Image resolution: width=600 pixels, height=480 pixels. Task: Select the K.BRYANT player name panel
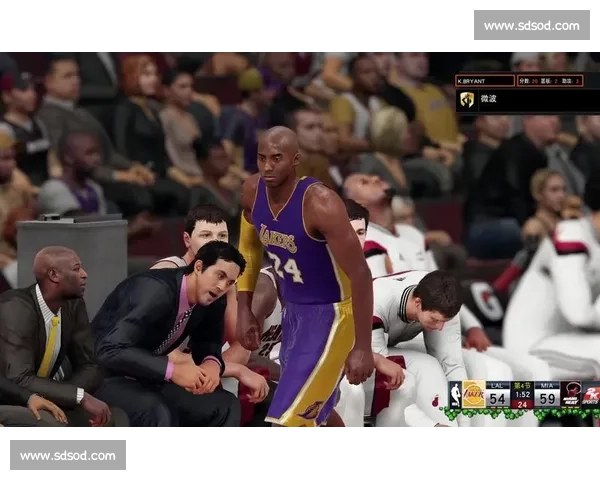coord(485,80)
